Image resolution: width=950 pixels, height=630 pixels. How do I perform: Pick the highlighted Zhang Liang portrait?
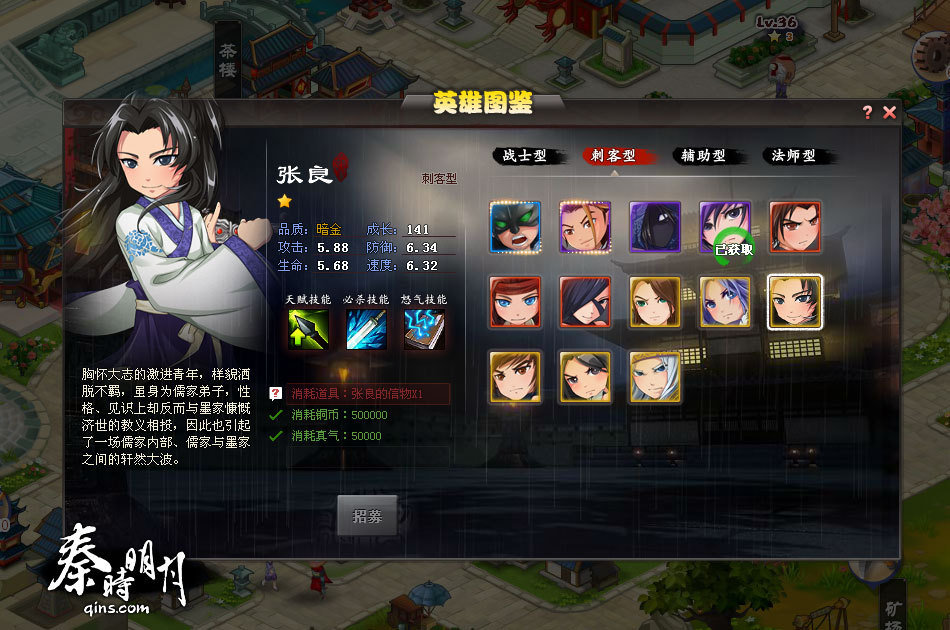(x=795, y=302)
